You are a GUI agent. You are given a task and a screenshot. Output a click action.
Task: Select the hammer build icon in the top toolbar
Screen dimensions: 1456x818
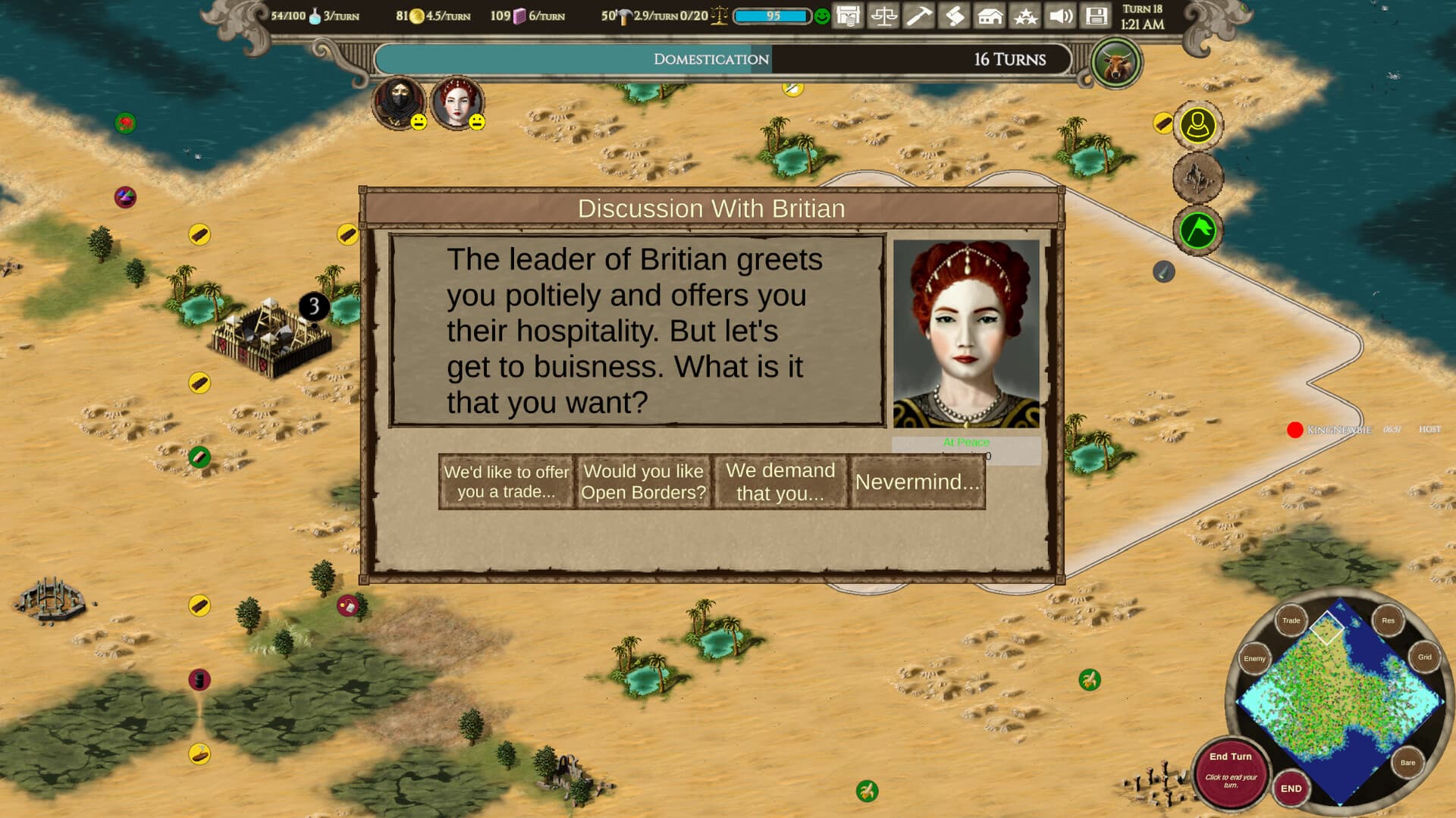918,15
